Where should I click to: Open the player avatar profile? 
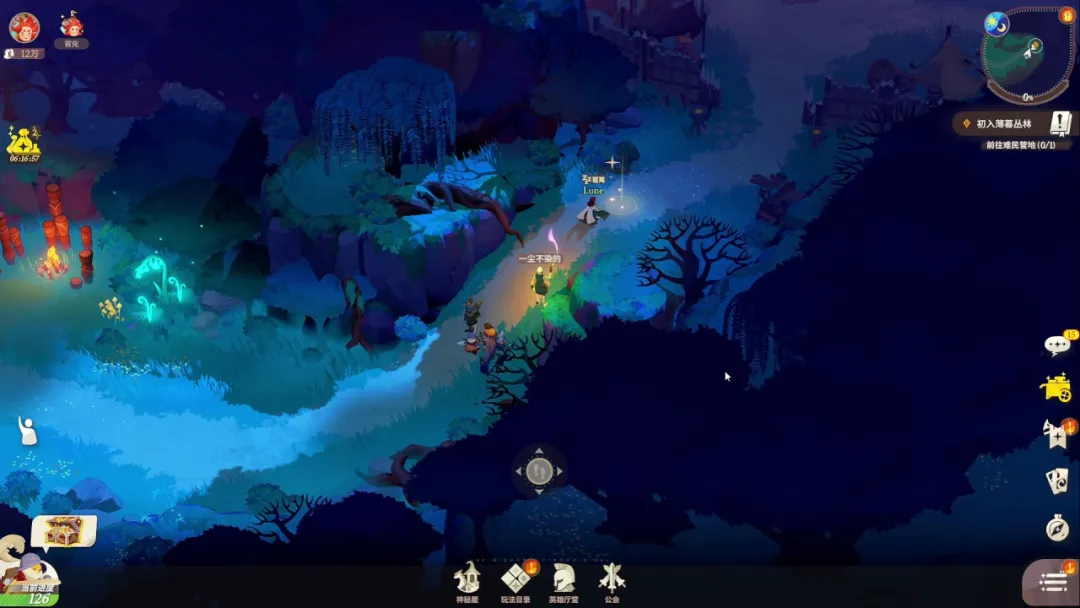pos(24,28)
